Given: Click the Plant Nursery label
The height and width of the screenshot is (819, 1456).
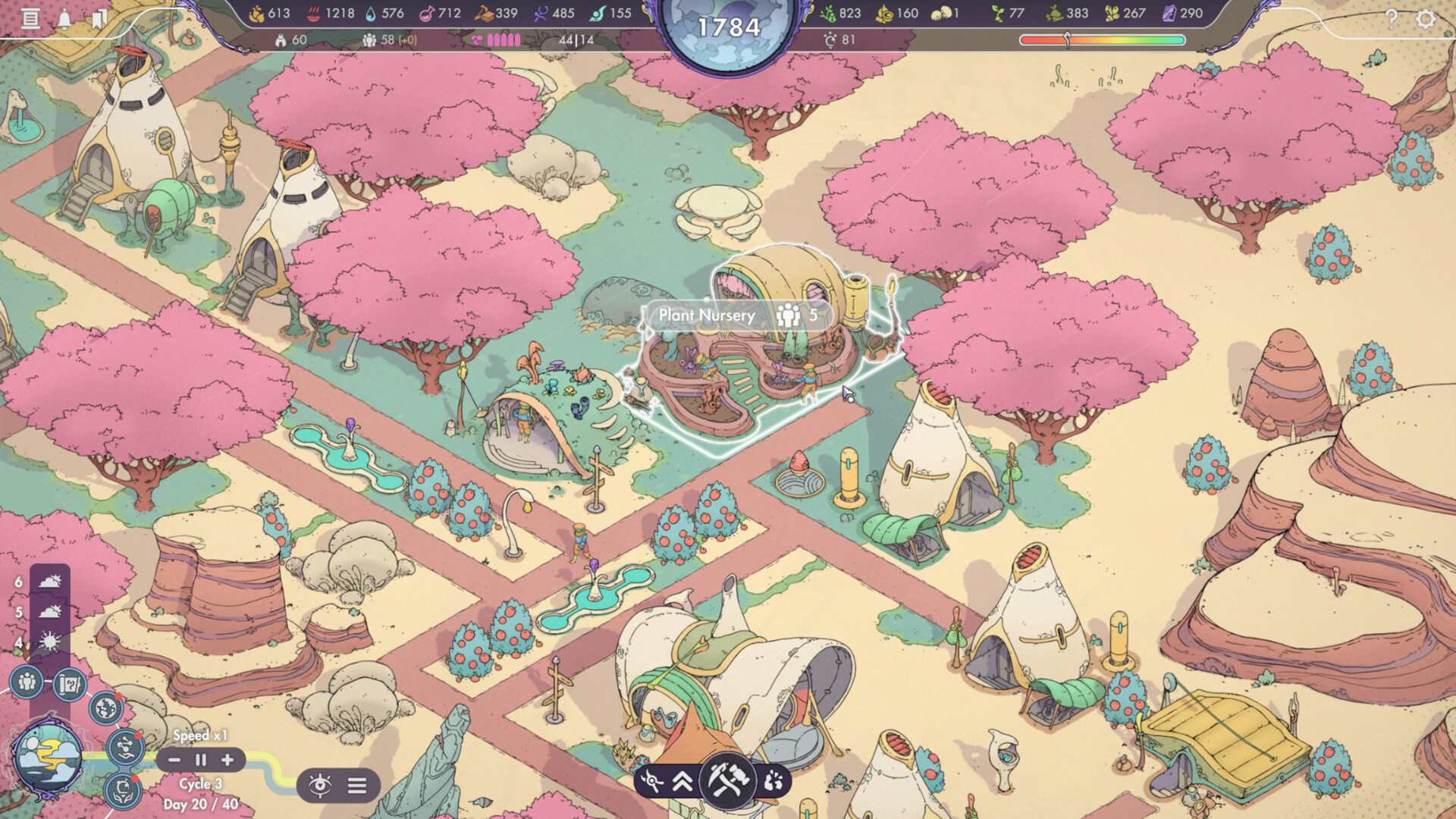Looking at the screenshot, I should tap(705, 315).
